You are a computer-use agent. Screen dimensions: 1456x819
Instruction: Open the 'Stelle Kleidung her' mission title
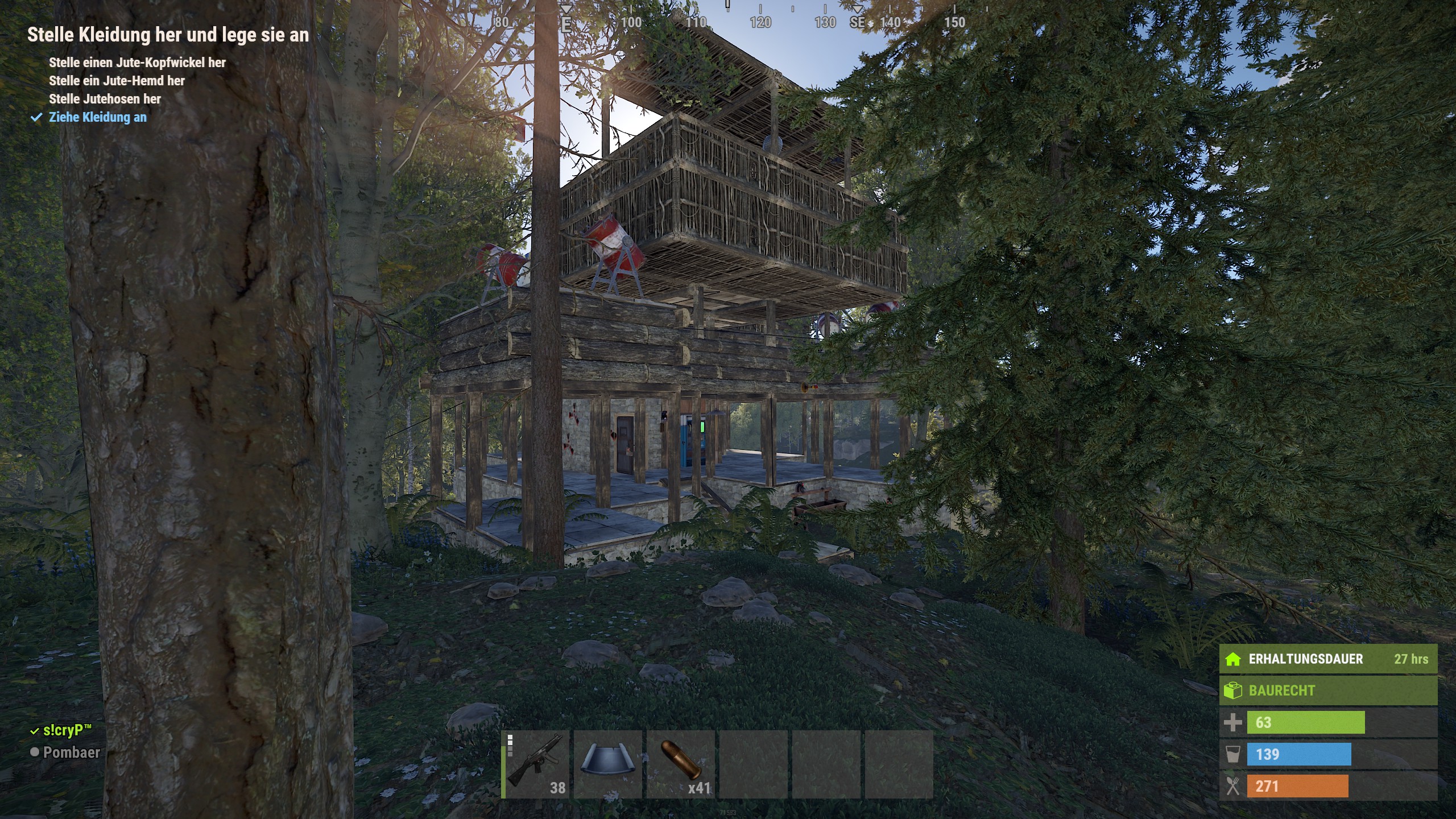tap(168, 35)
